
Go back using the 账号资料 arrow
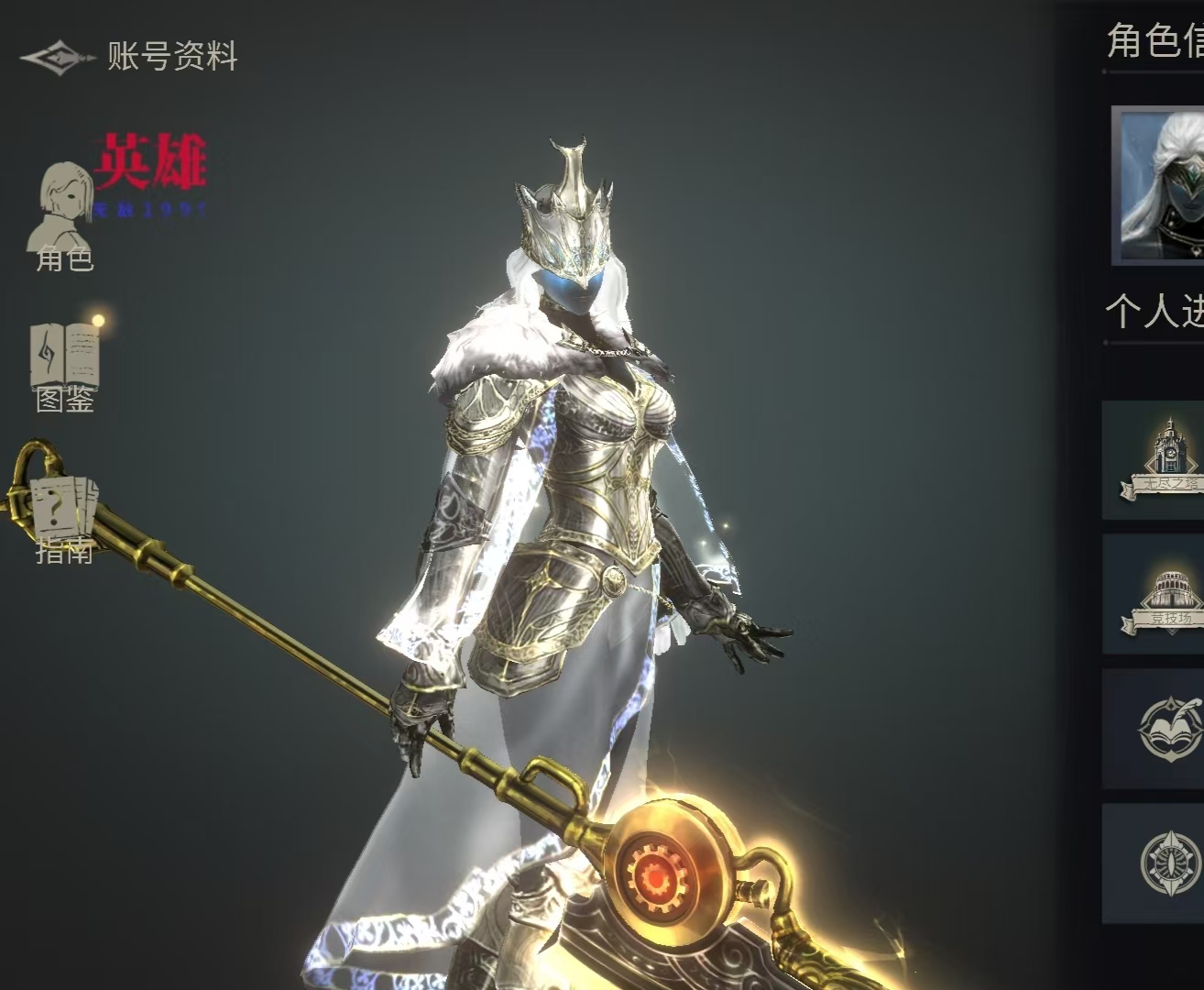click(57, 58)
